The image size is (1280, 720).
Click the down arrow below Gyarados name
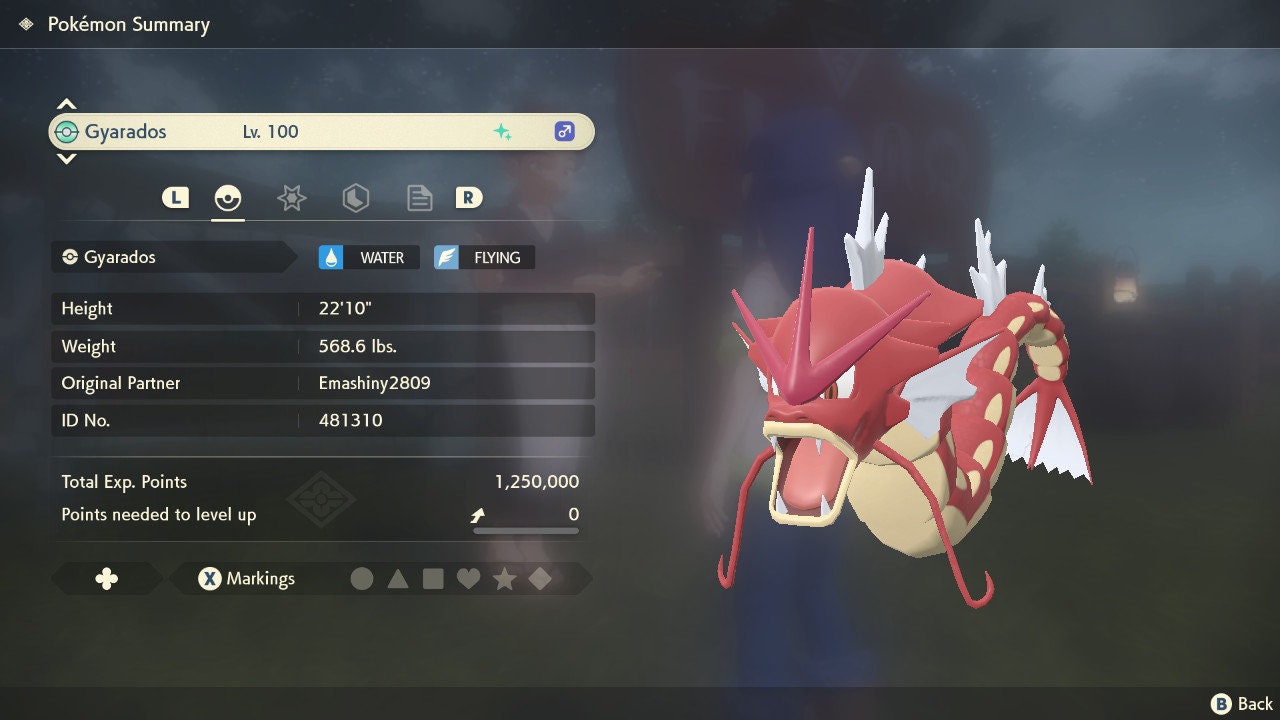[x=66, y=158]
